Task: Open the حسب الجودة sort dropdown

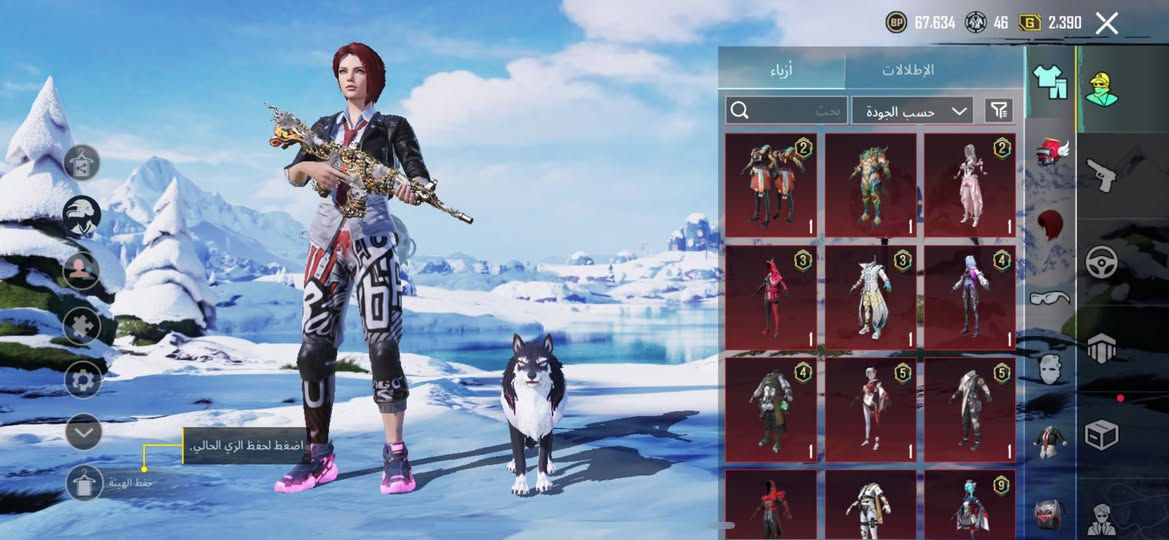Action: [913, 110]
